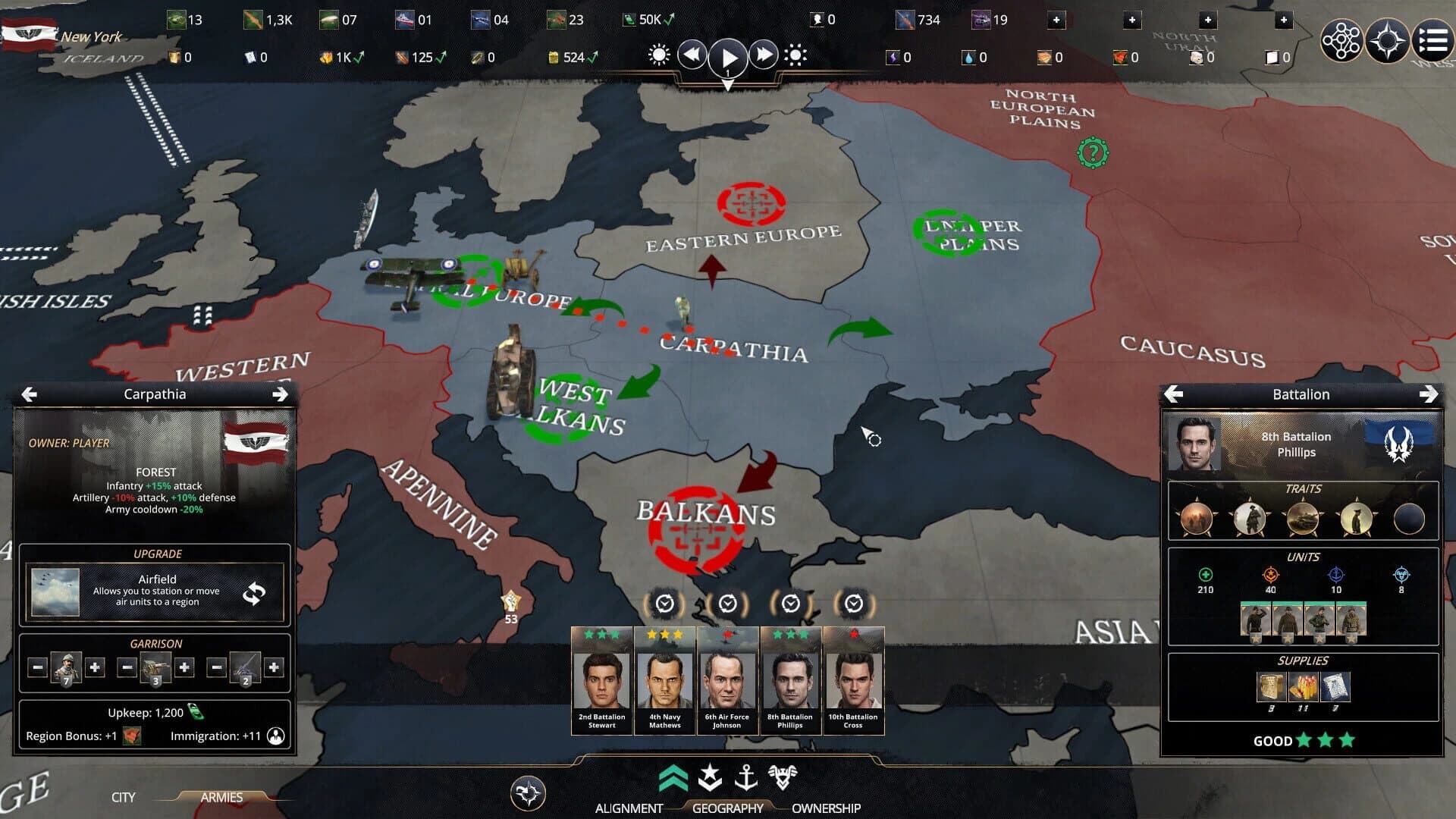Select the infantry resource icon showing 13
The width and height of the screenshot is (1456, 819).
176,20
